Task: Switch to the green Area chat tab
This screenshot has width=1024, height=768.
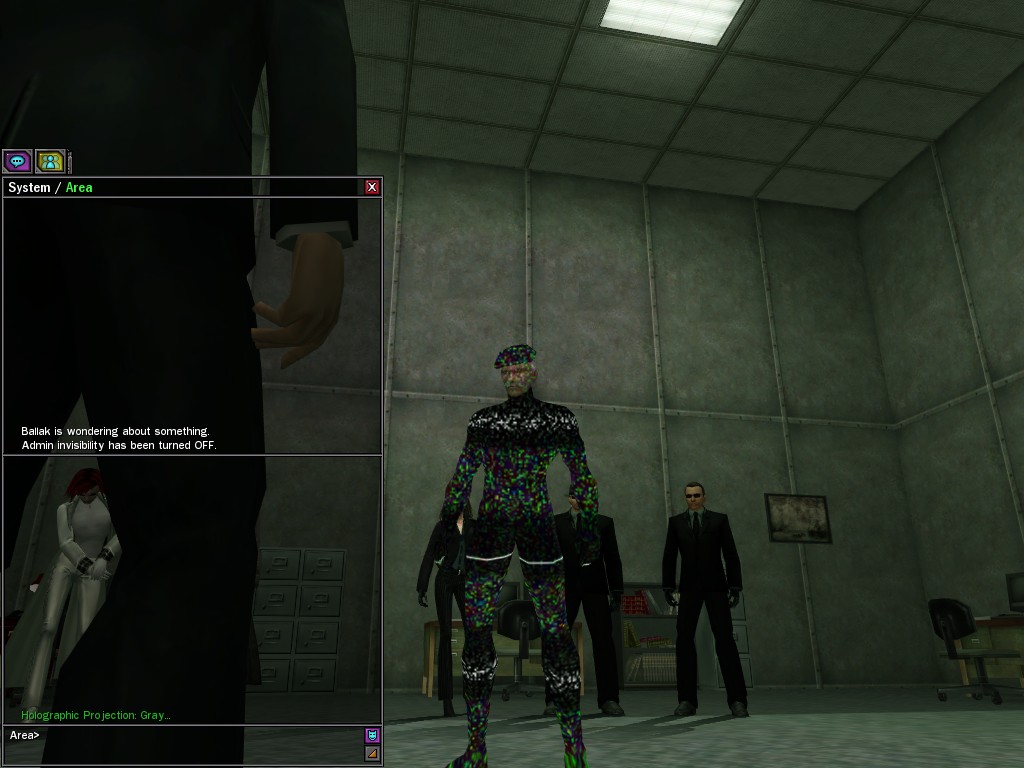Action: (79, 188)
